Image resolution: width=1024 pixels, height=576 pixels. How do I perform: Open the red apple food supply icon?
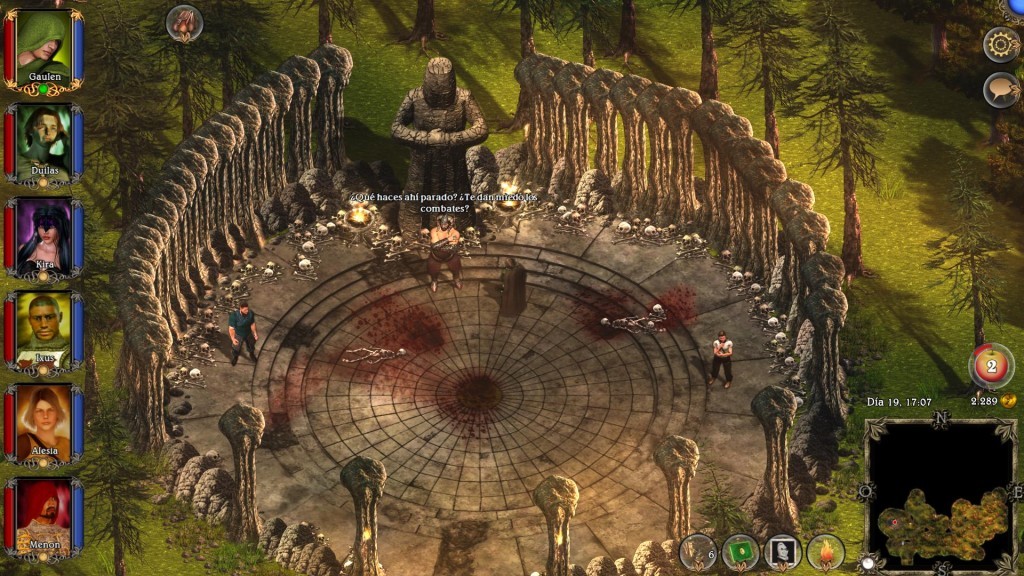tap(991, 366)
